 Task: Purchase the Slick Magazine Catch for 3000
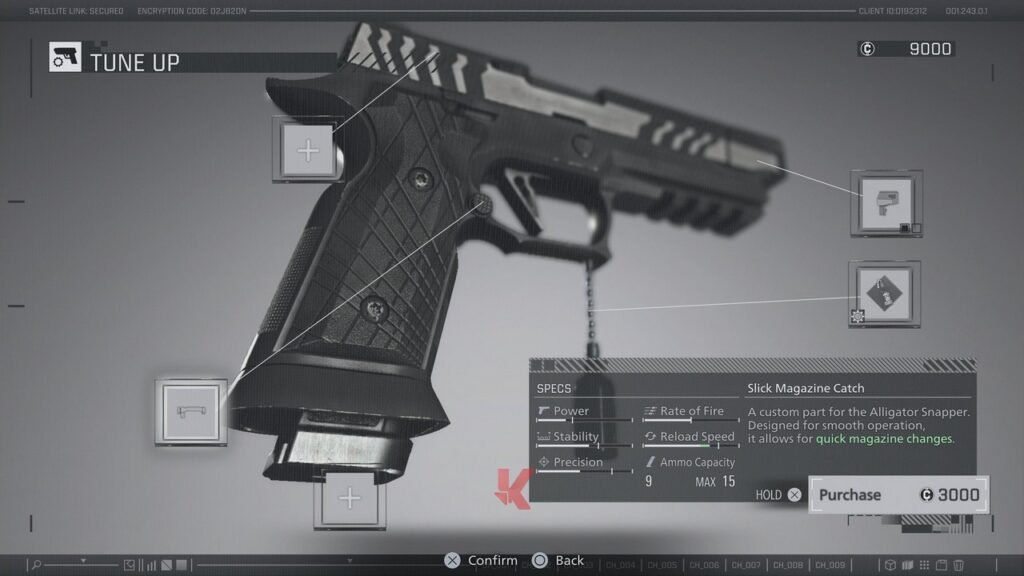(898, 495)
